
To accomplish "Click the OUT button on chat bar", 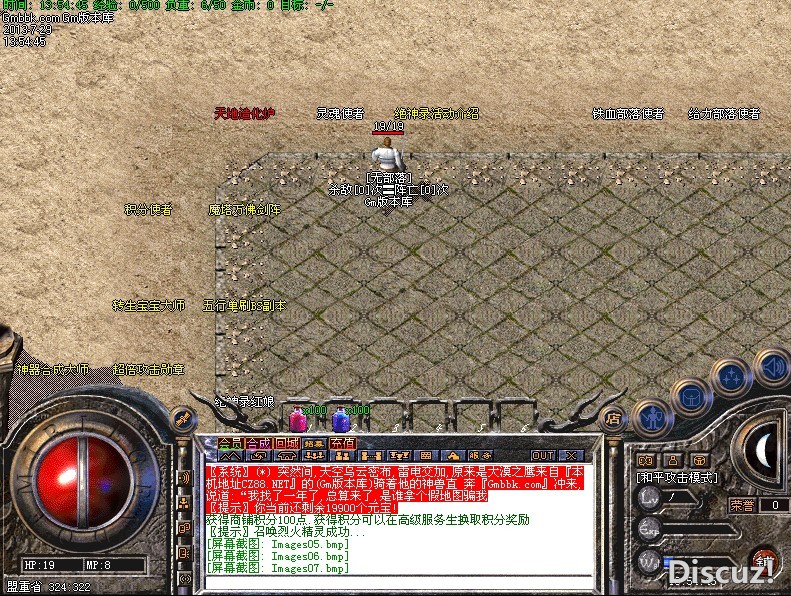I will coord(542,456).
